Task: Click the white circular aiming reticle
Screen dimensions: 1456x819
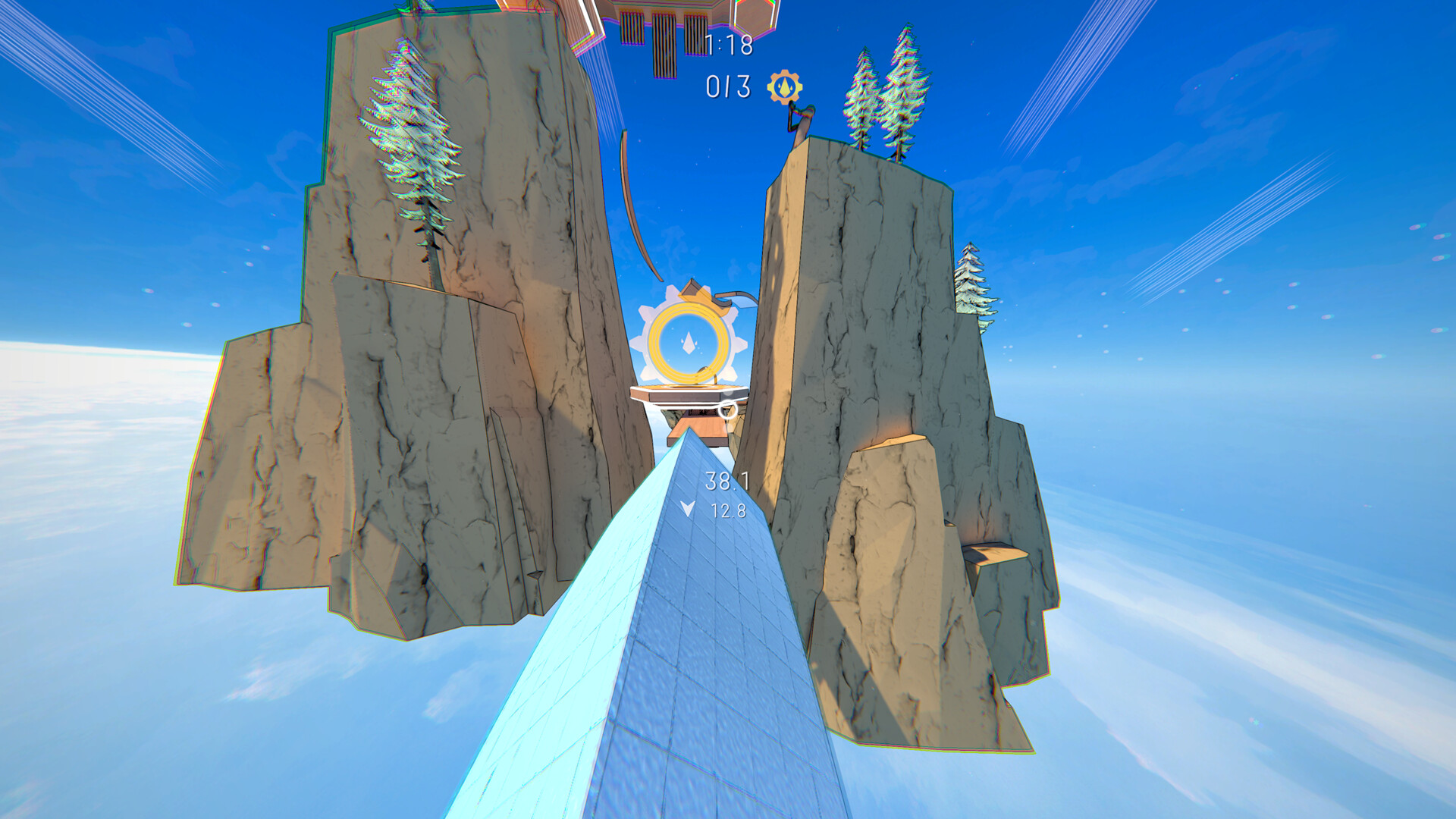Action: click(x=729, y=411)
